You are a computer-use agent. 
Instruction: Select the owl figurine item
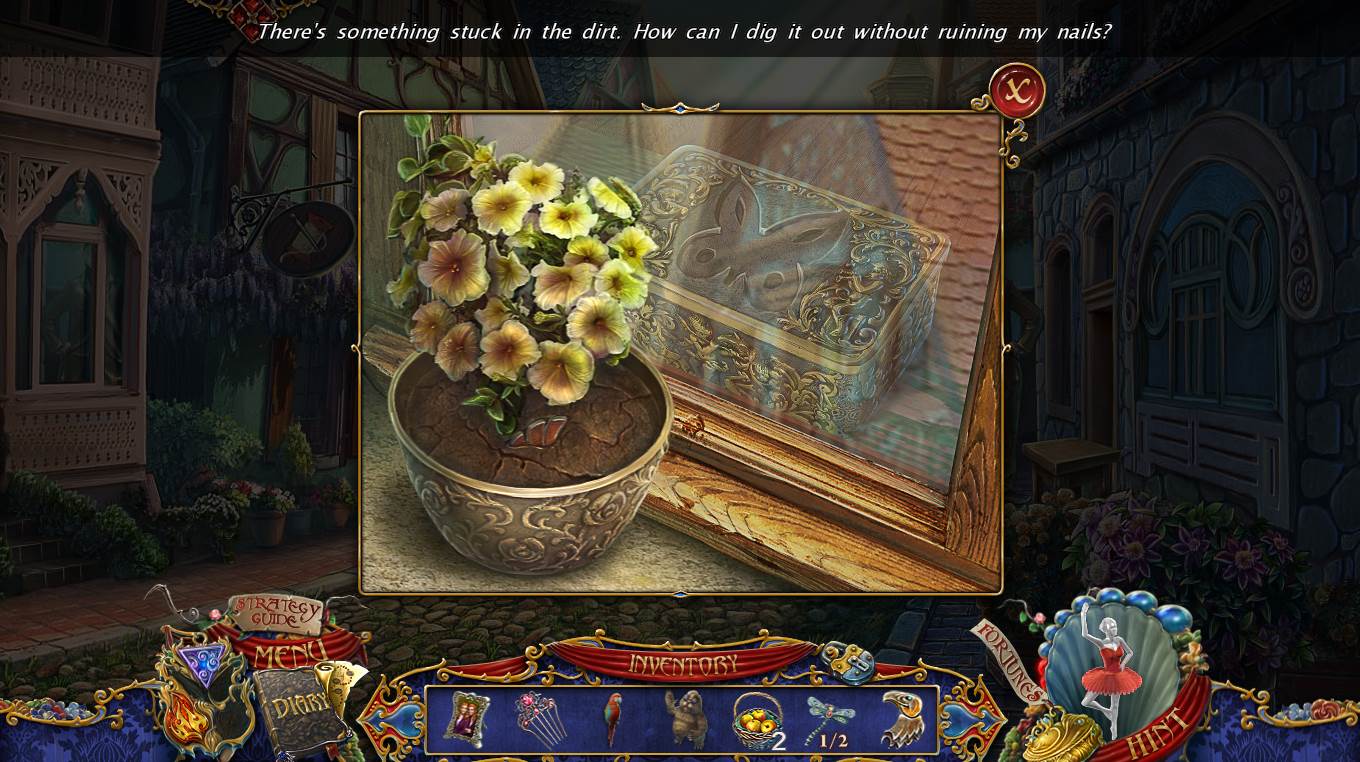coord(685,719)
